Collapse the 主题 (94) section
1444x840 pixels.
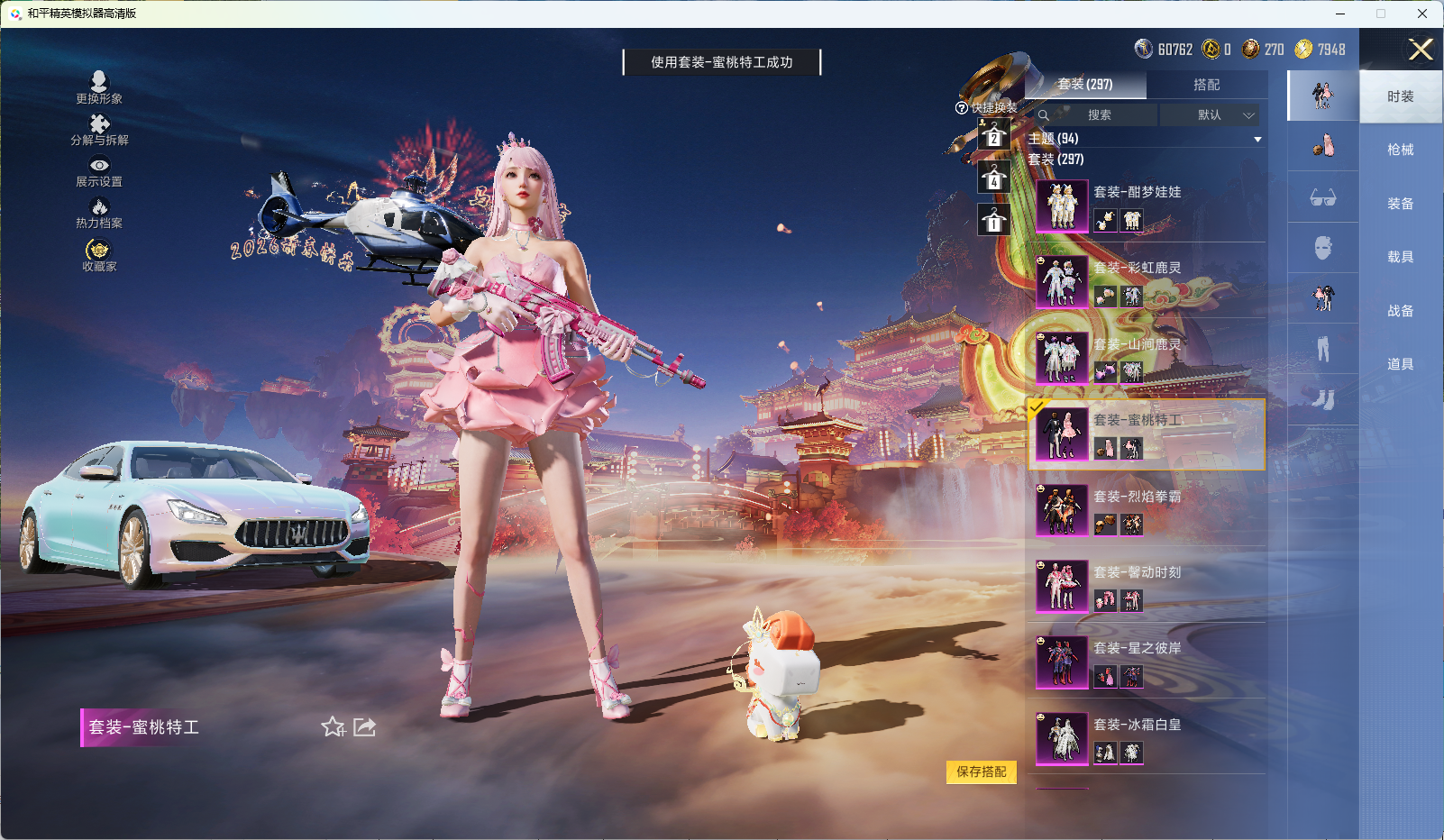pyautogui.click(x=1257, y=138)
